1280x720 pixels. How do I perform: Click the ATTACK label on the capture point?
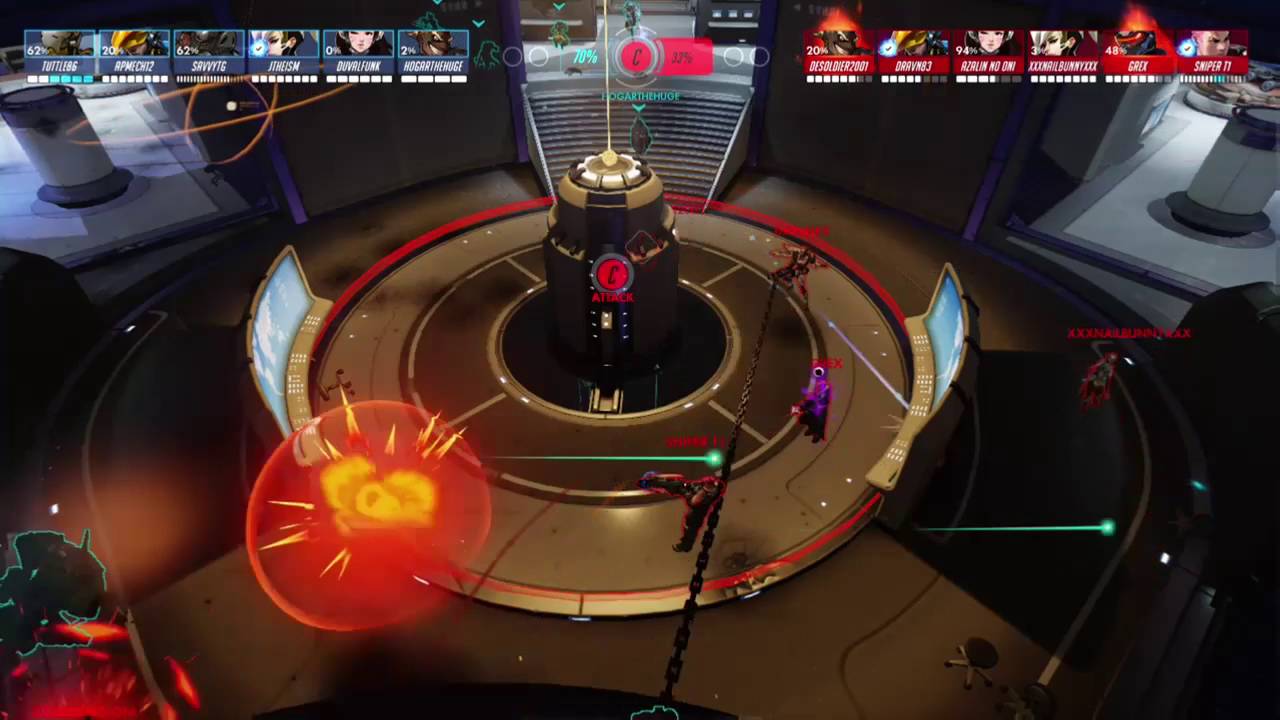(x=613, y=297)
